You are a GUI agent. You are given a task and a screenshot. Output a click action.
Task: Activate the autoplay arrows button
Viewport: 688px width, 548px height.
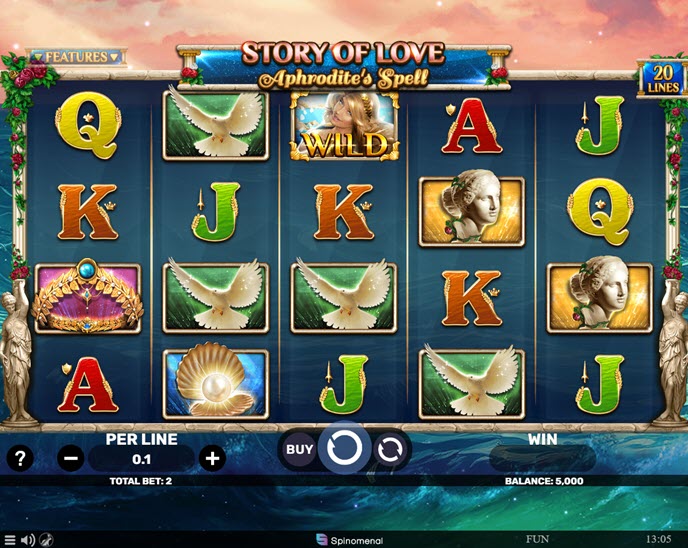tap(390, 450)
